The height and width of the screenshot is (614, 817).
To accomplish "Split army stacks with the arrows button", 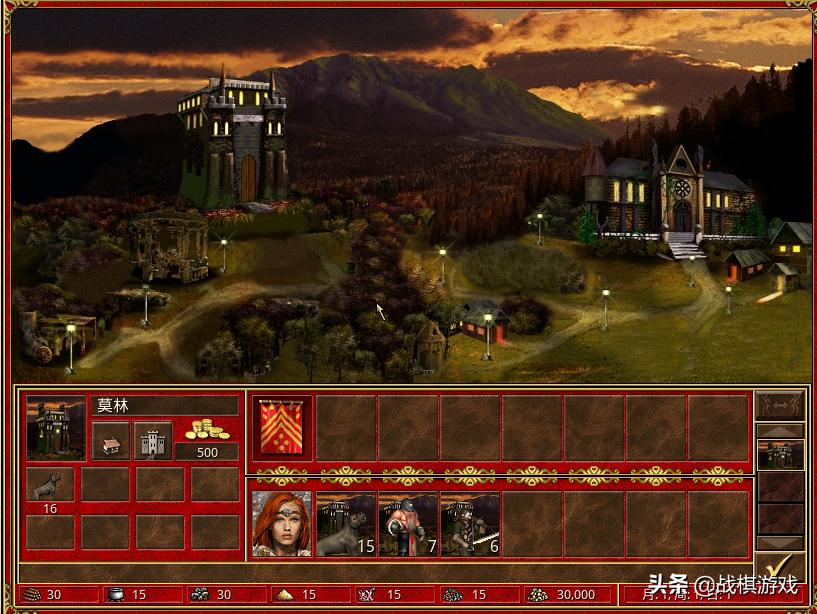I will click(x=779, y=405).
